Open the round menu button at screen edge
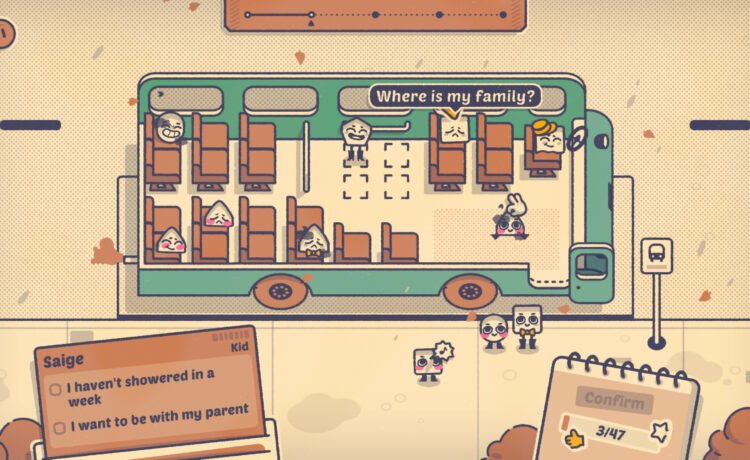The width and height of the screenshot is (750, 460). [x=5, y=35]
